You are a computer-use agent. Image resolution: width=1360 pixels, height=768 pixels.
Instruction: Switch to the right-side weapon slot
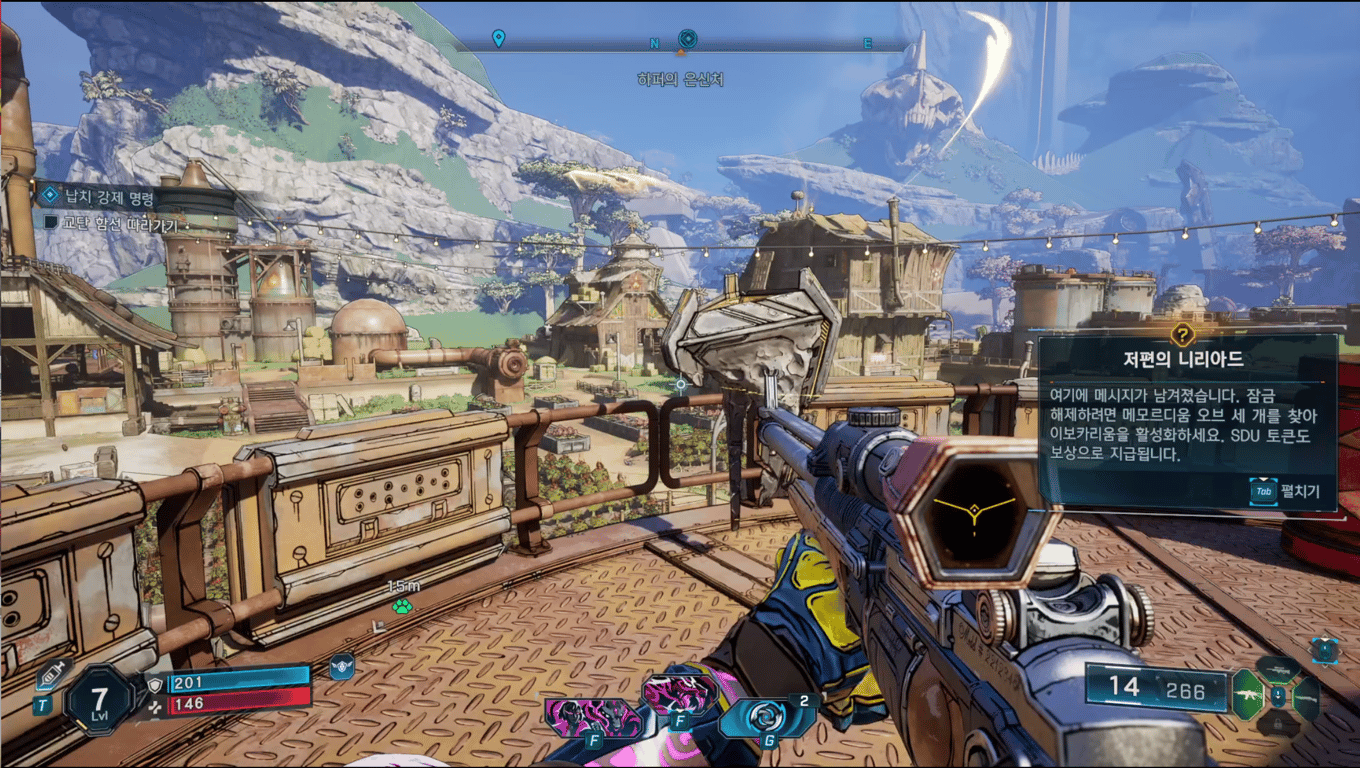1307,698
